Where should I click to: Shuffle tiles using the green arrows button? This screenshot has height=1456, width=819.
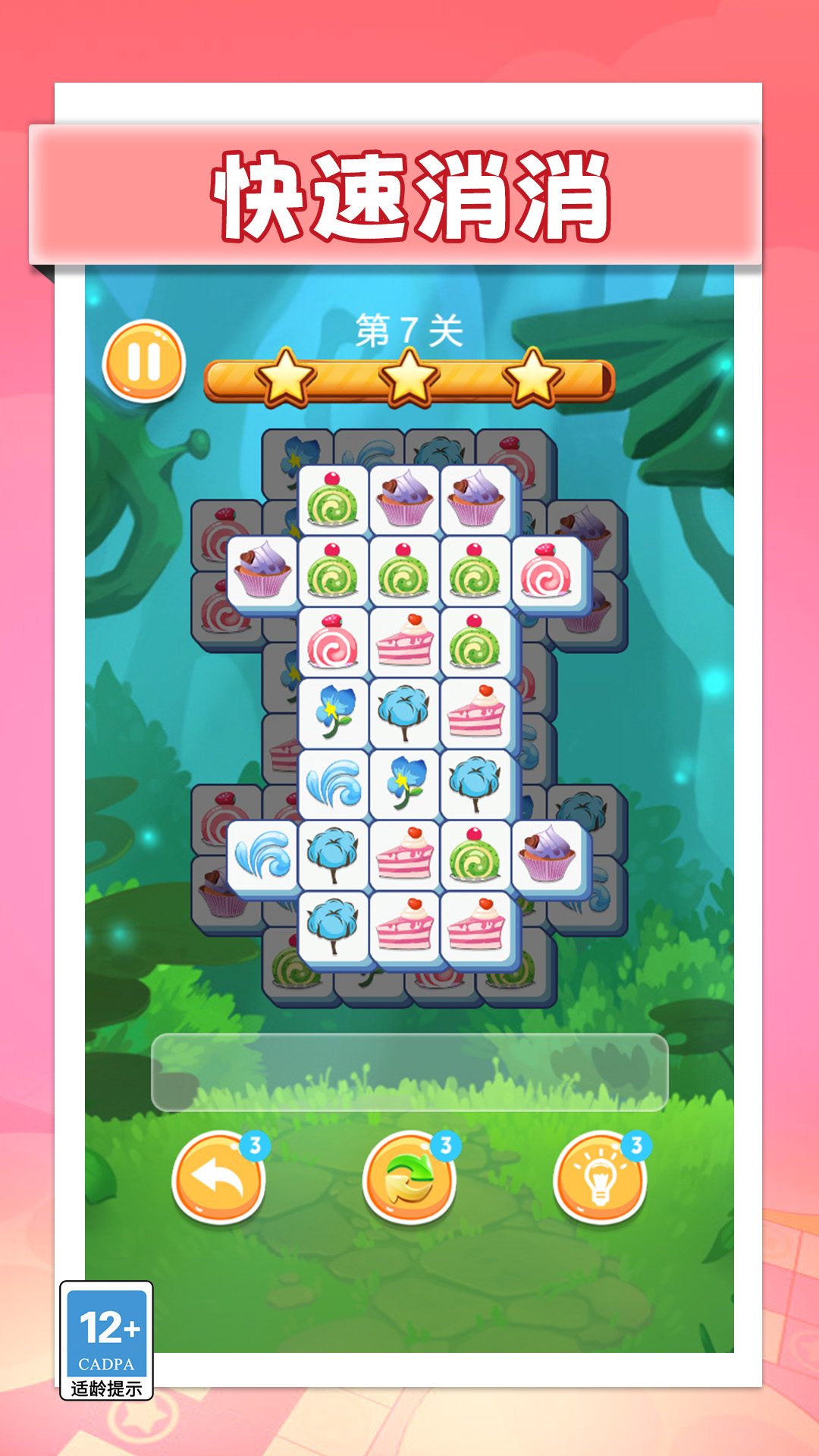(x=409, y=1176)
